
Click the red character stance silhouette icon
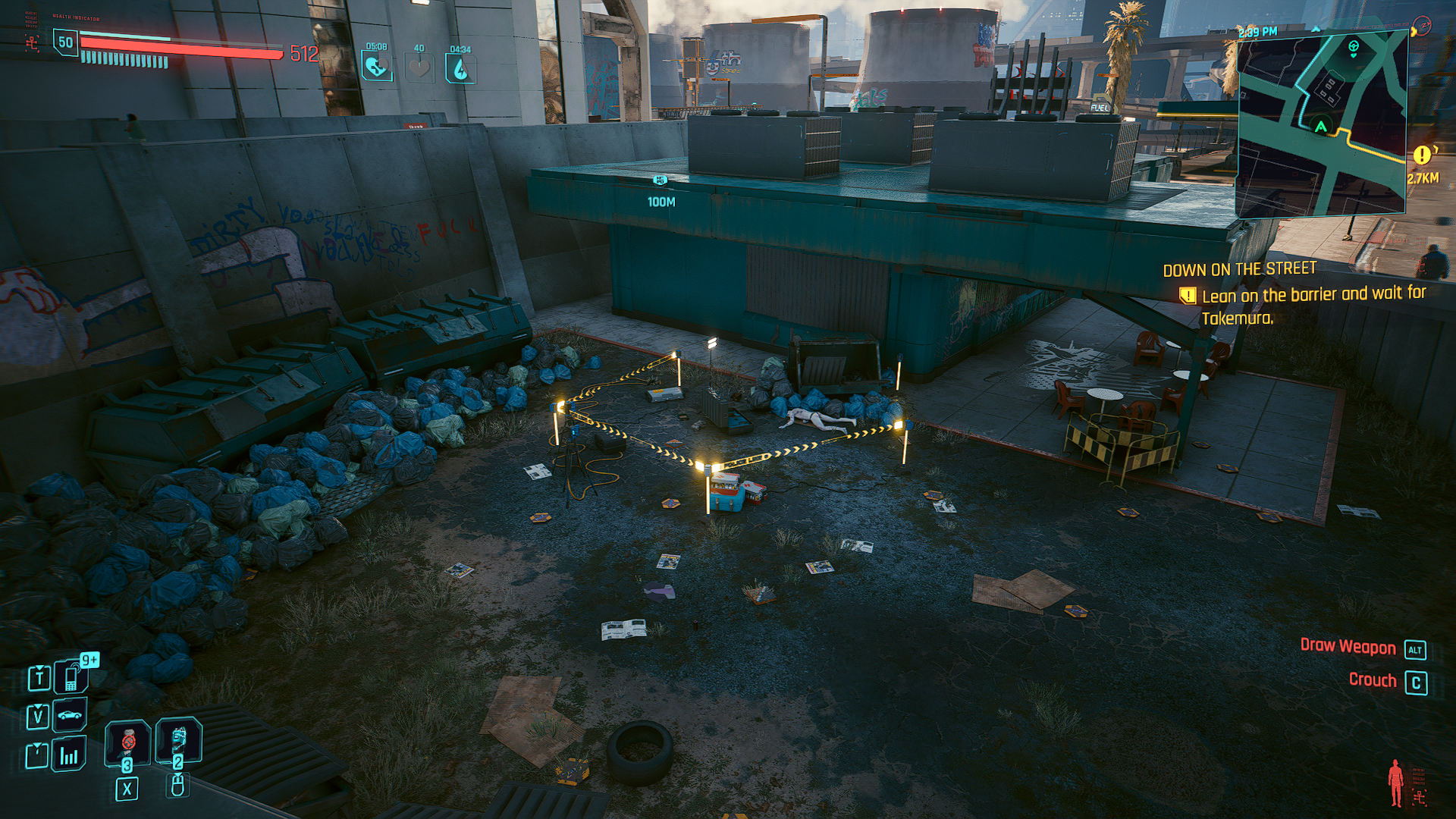[1395, 783]
